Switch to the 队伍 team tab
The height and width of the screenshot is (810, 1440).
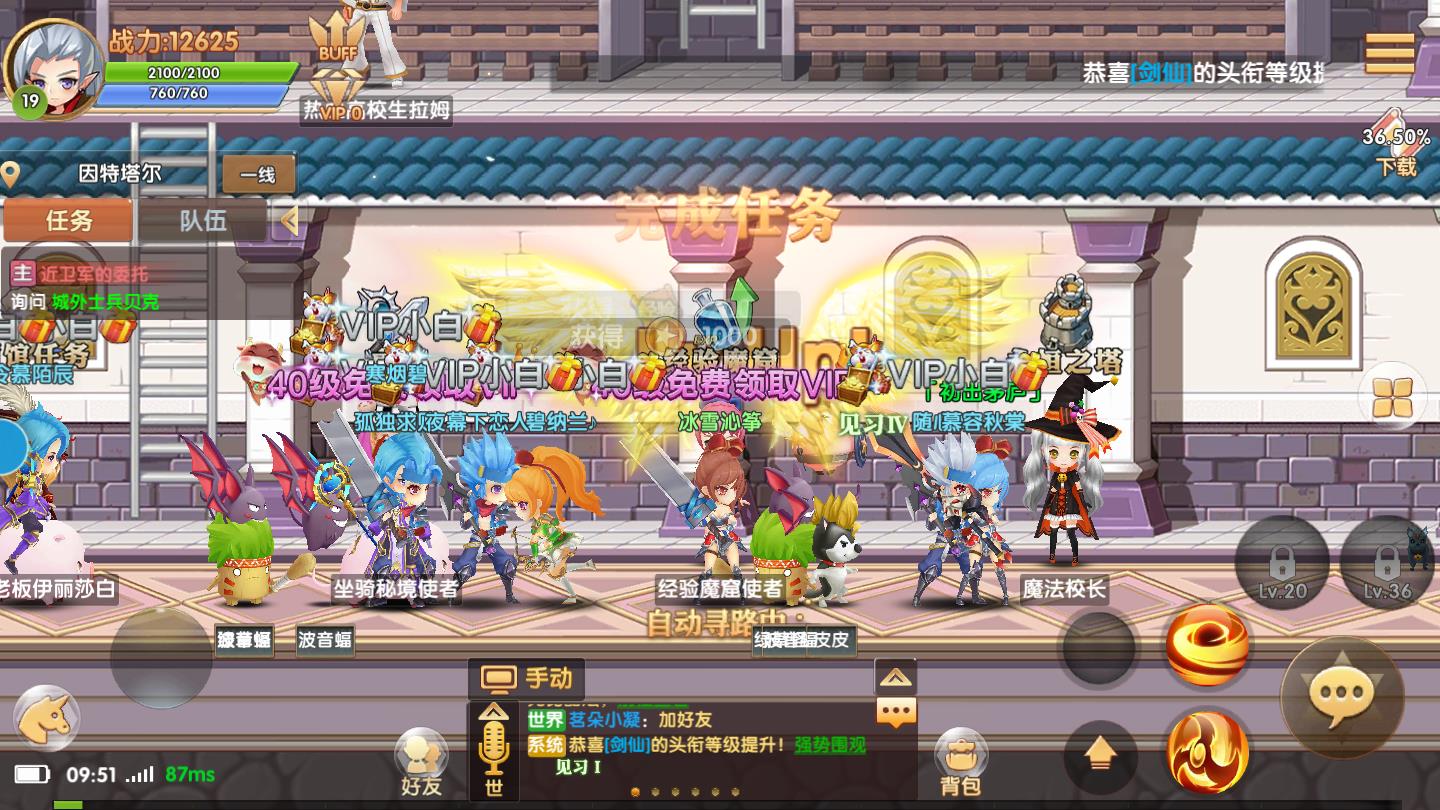[202, 222]
